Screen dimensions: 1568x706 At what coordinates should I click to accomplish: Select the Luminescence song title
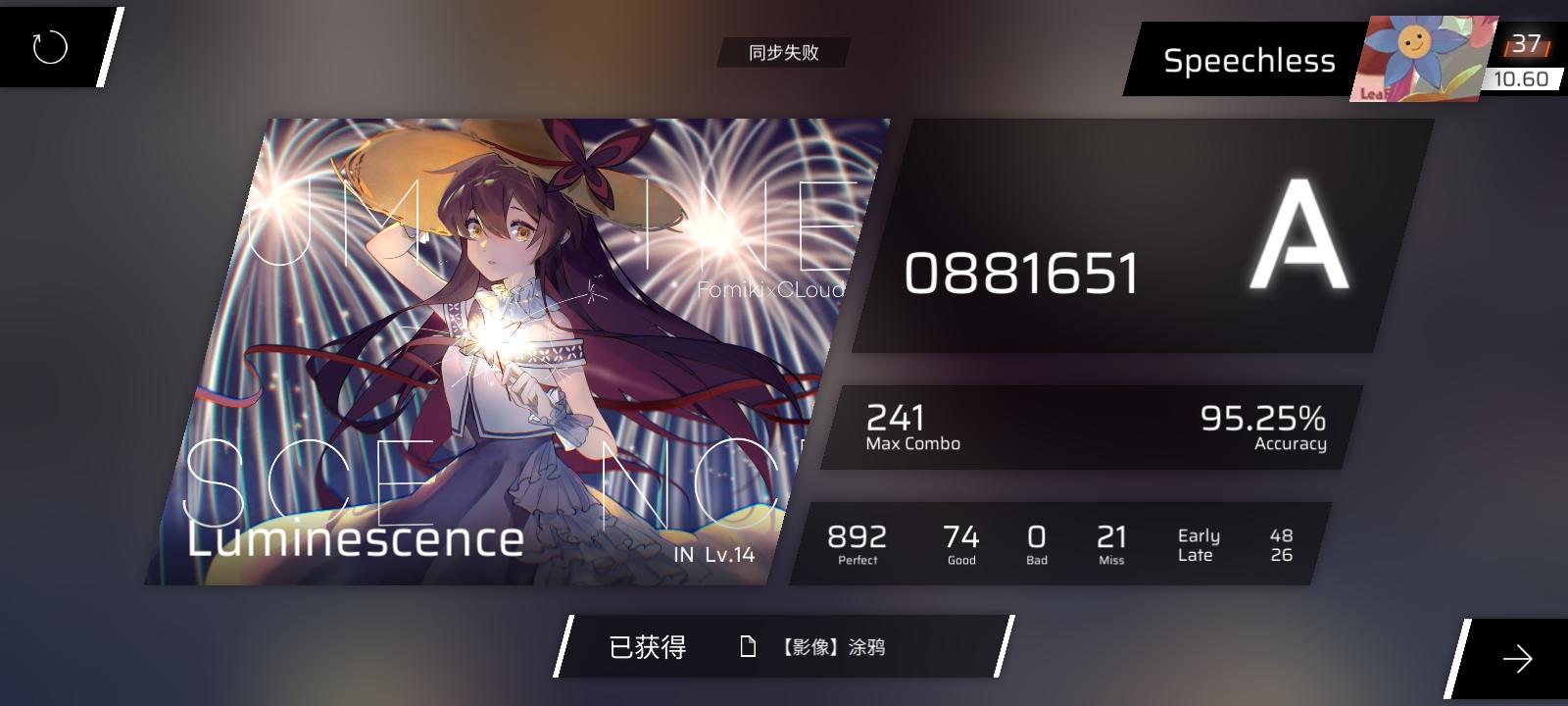click(x=354, y=540)
